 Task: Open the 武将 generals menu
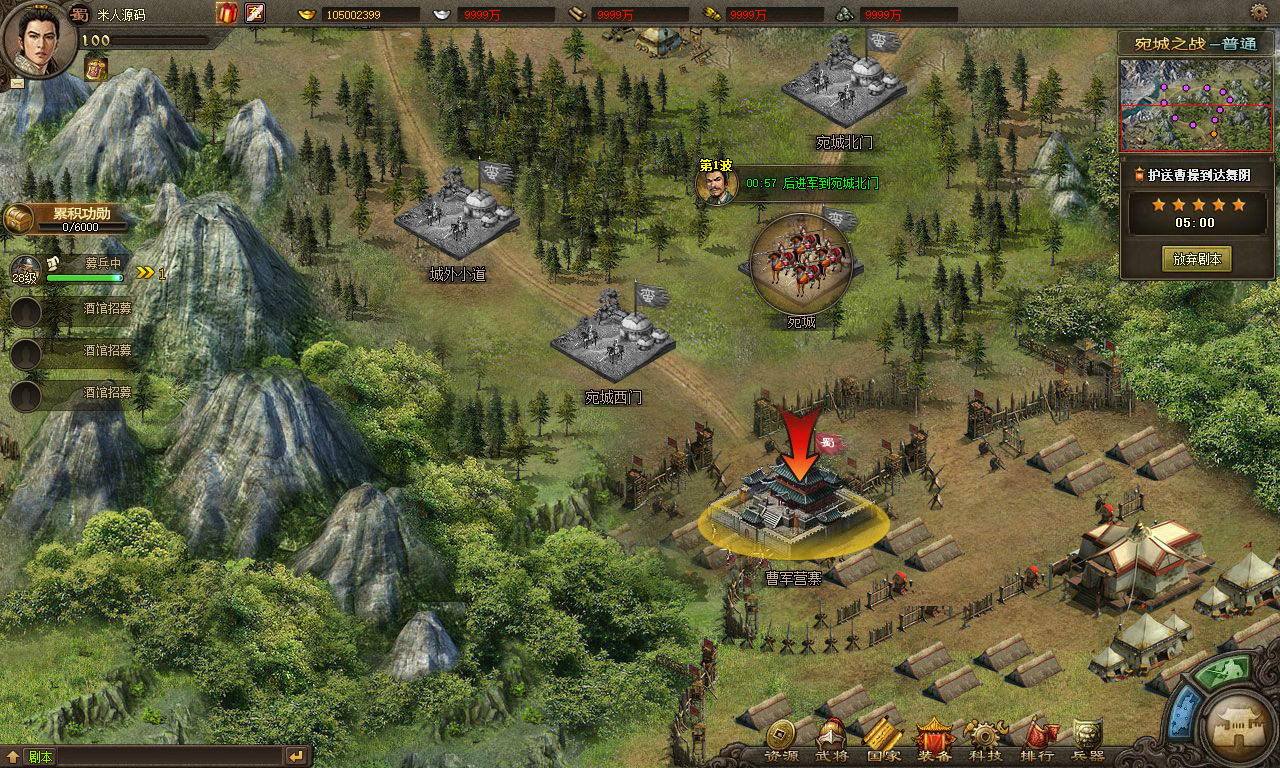point(831,738)
